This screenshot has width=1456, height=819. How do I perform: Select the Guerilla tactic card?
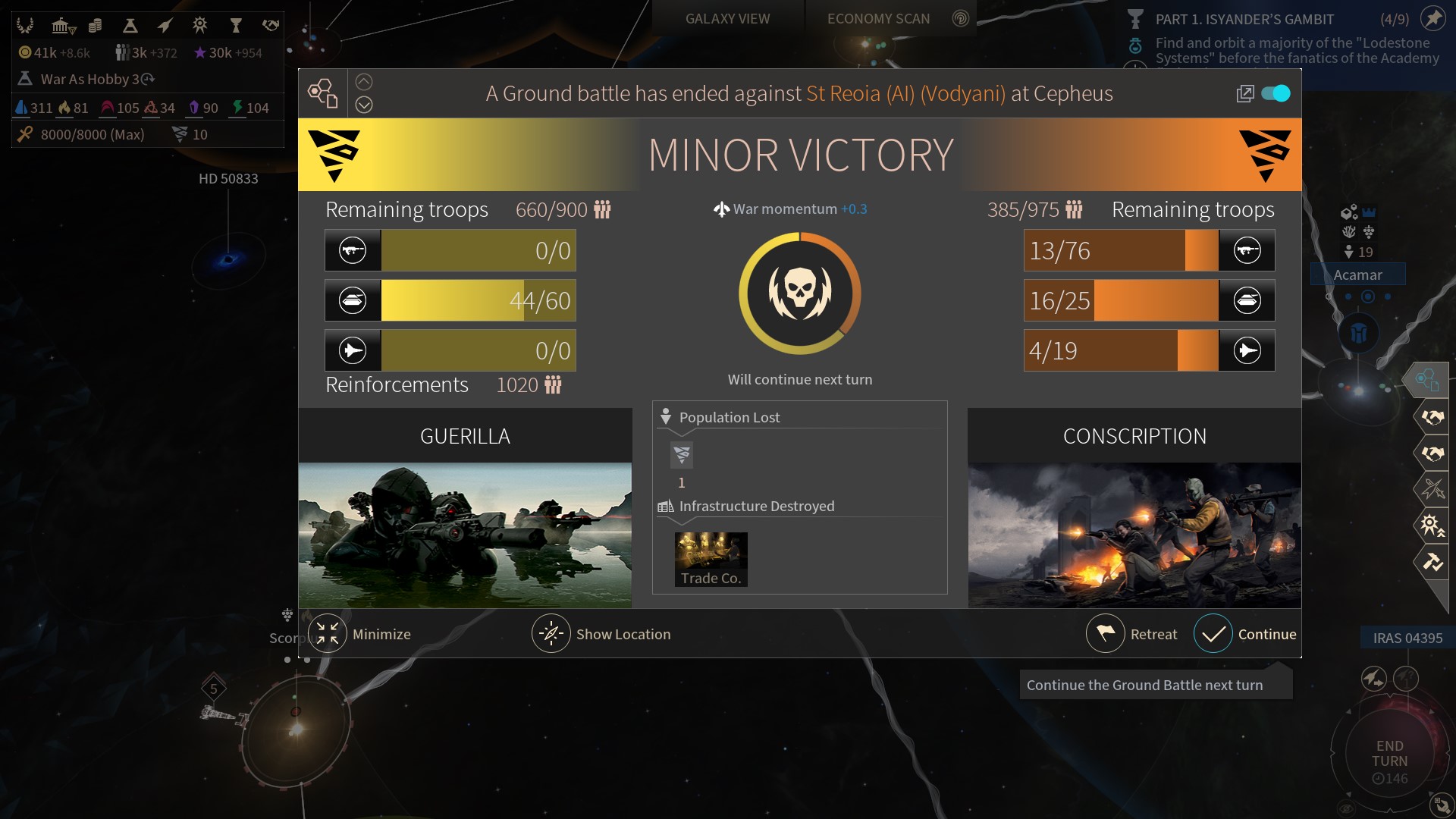[x=465, y=508]
